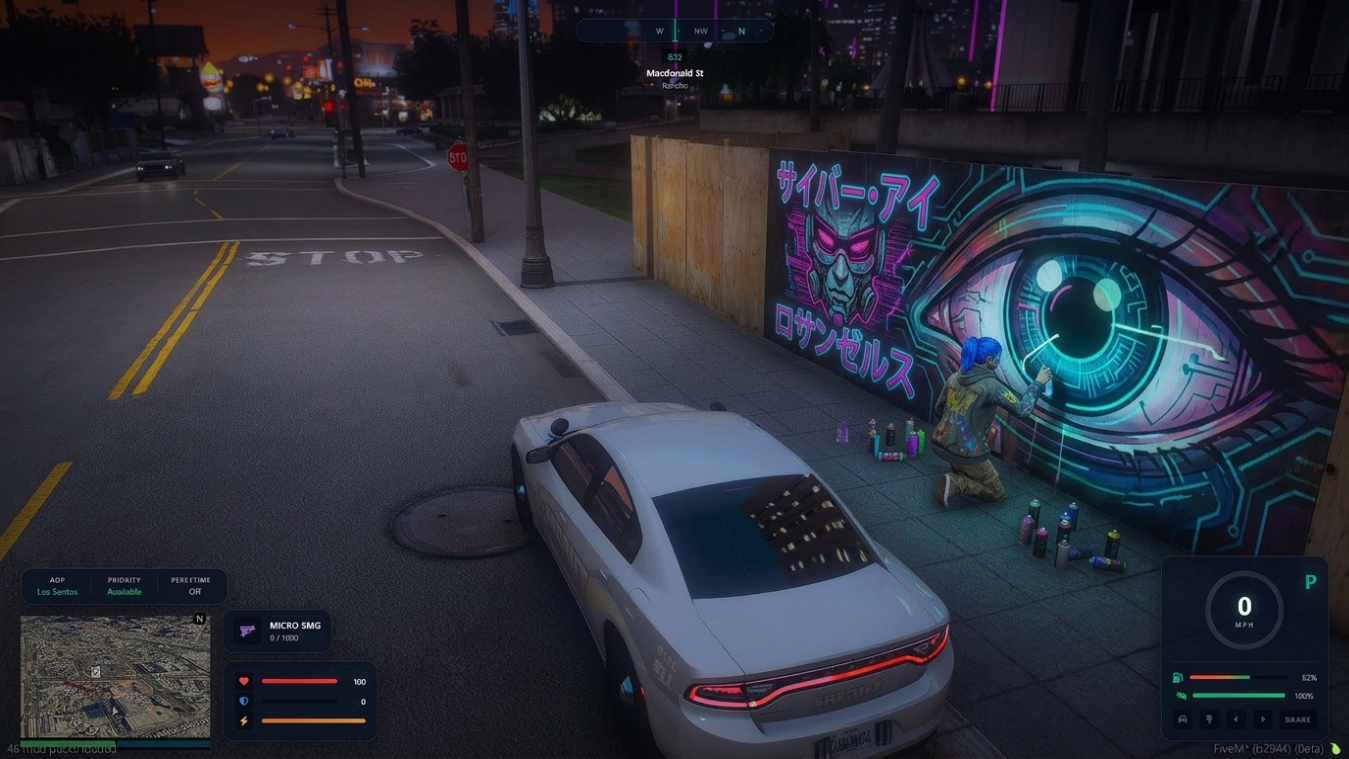Screen dimensions: 1349x759
Task: Activate the right arrow indicator button
Action: tap(1262, 719)
